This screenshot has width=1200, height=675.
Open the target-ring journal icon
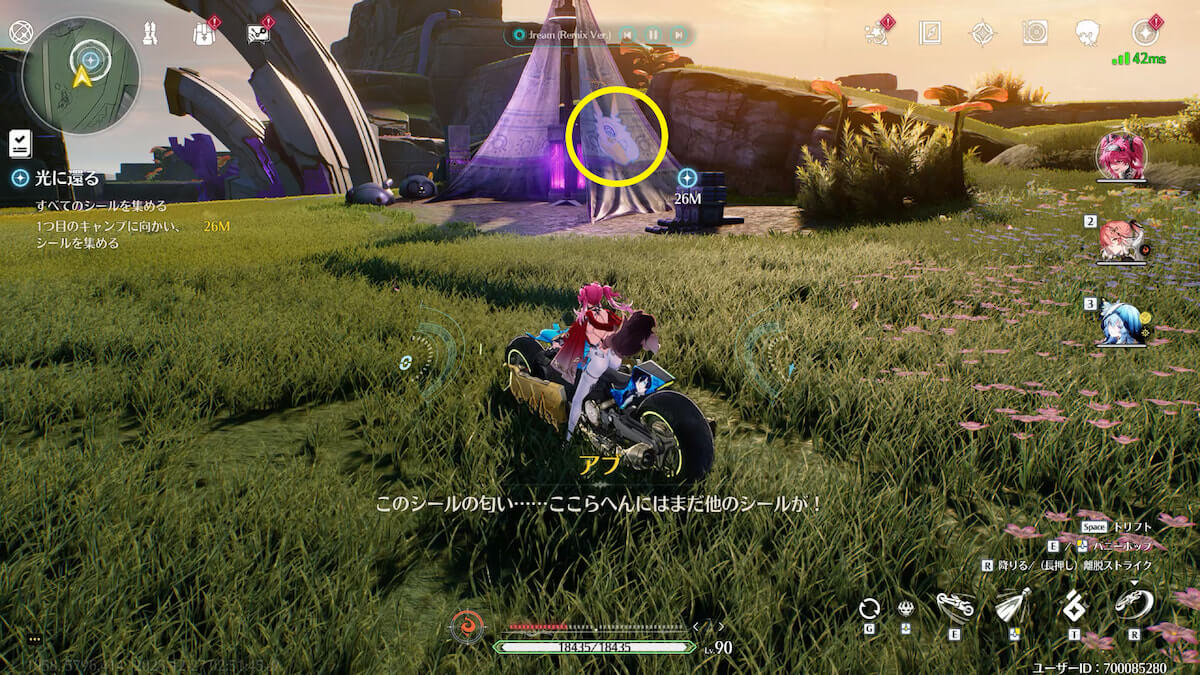1035,33
